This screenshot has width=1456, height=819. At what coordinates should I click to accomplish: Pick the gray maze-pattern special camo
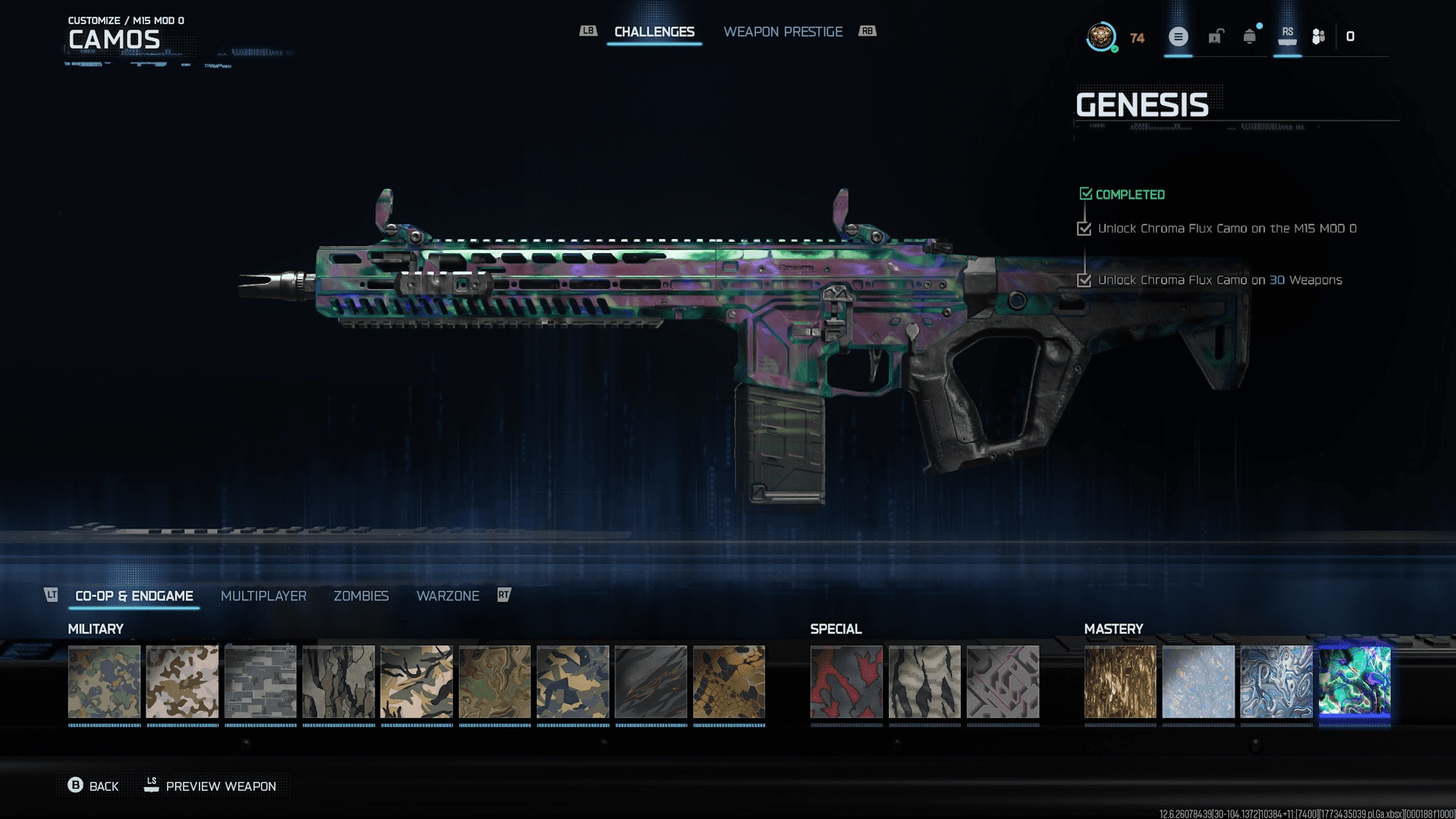click(x=1003, y=682)
